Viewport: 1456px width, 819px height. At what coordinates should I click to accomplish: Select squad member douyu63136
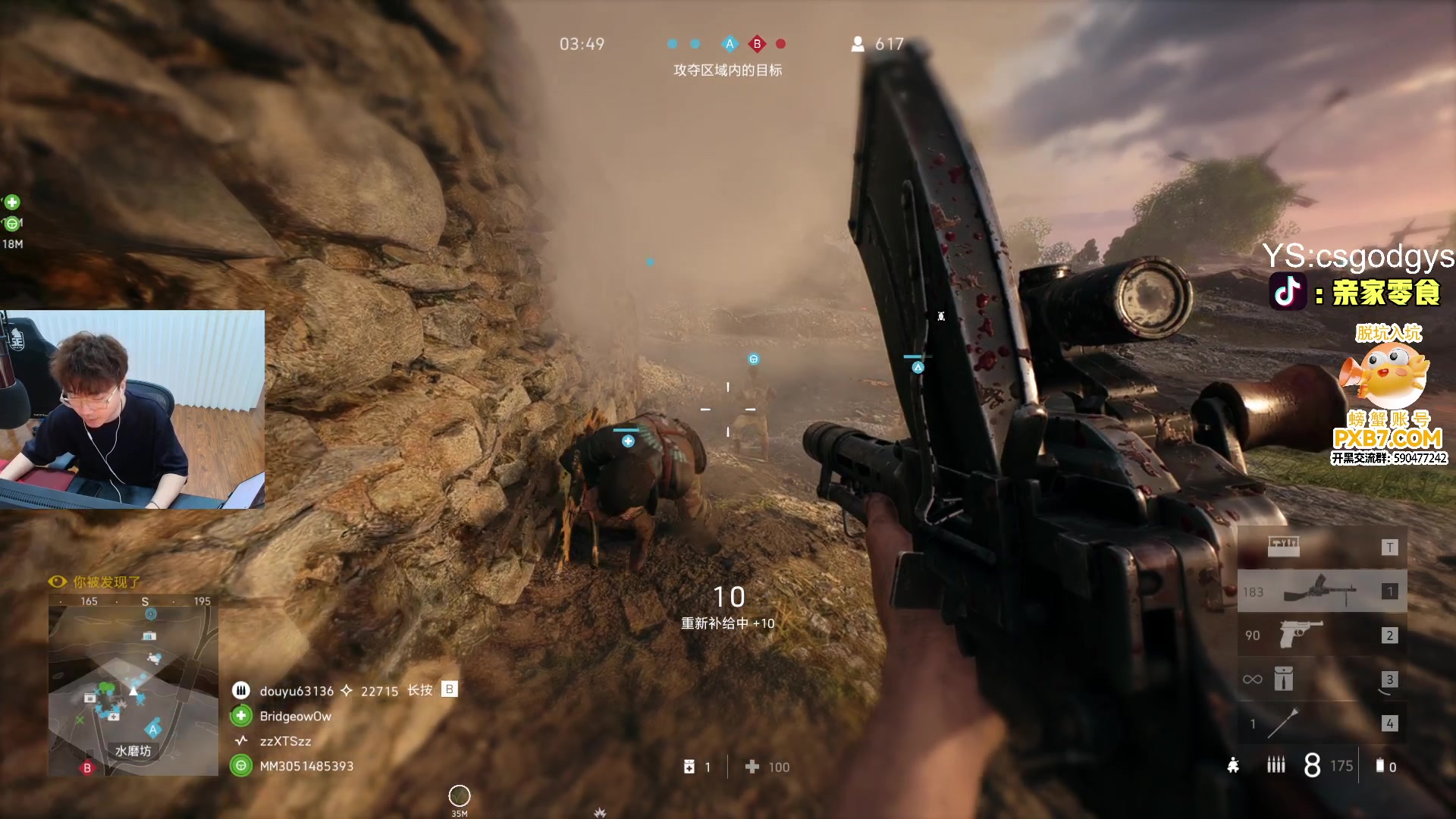click(x=296, y=691)
